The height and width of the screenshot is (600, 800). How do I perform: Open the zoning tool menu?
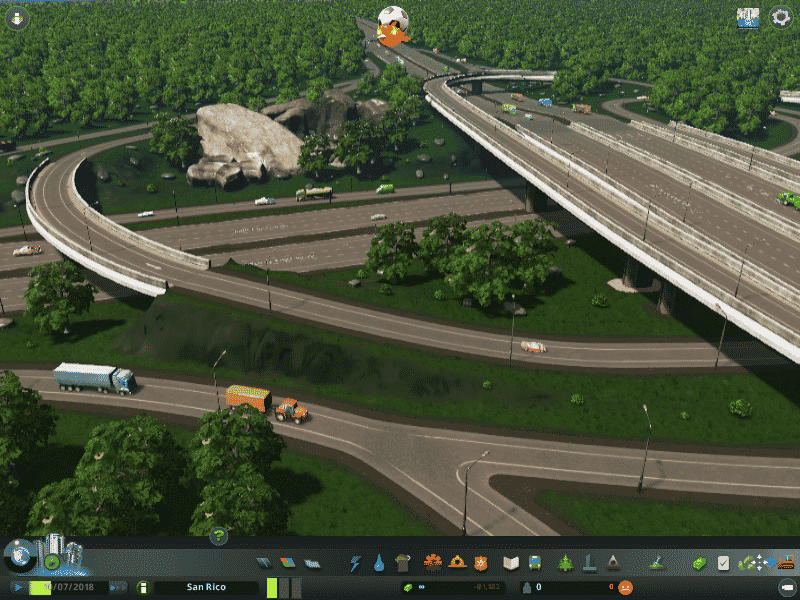[x=288, y=563]
